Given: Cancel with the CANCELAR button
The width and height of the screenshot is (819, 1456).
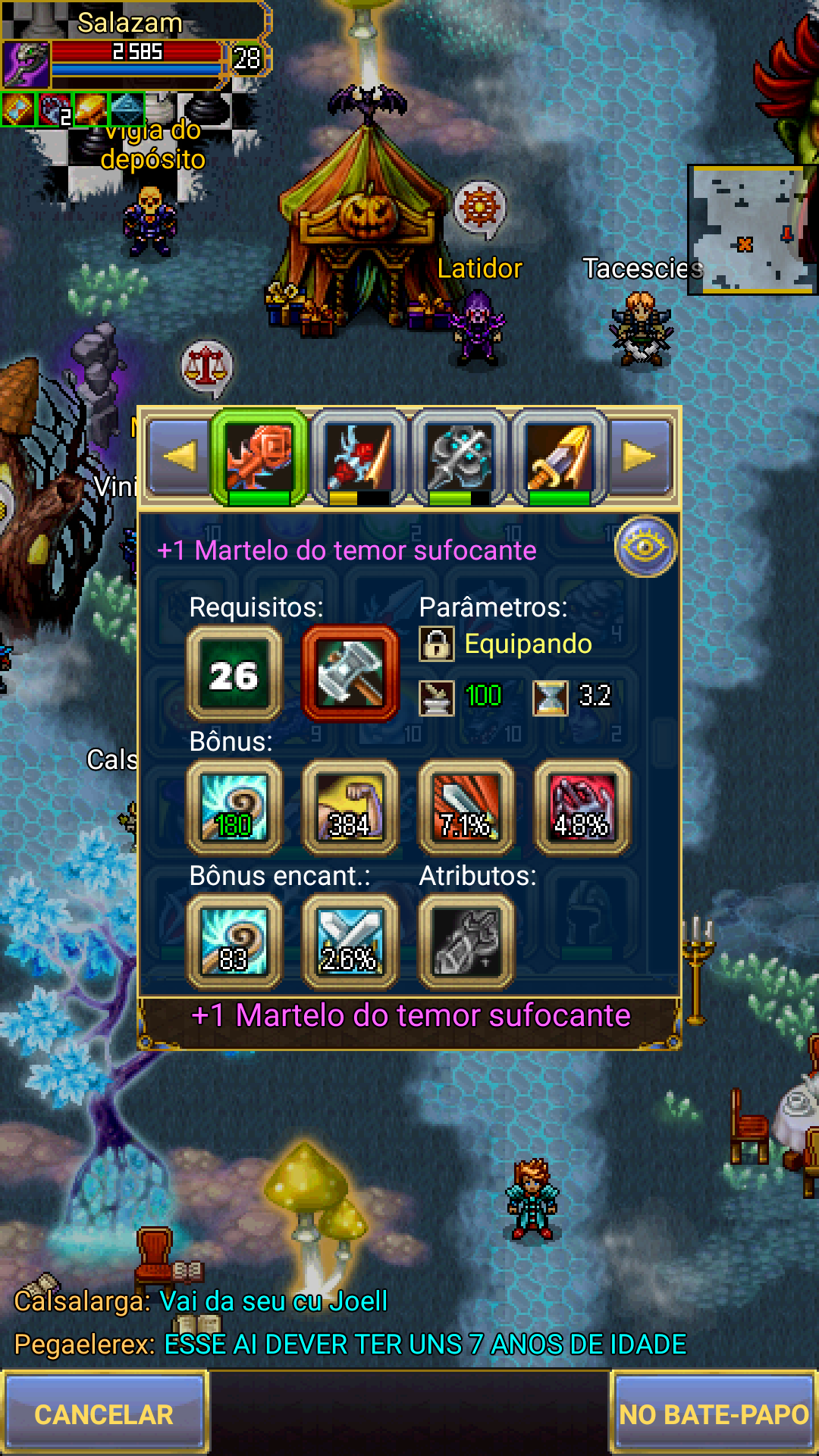Looking at the screenshot, I should [x=104, y=1414].
